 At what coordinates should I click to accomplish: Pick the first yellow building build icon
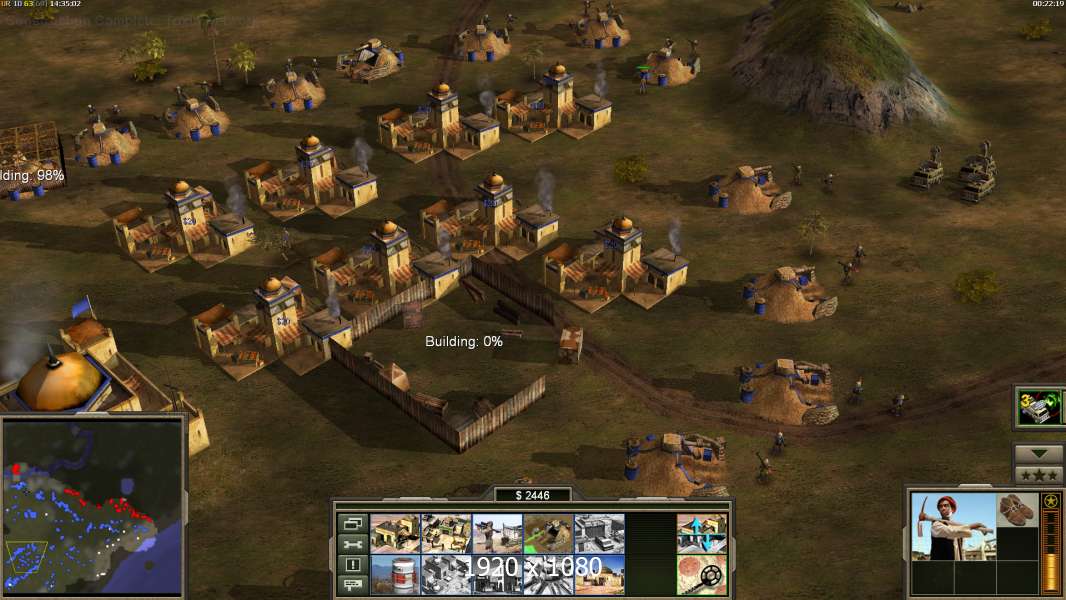click(x=394, y=533)
